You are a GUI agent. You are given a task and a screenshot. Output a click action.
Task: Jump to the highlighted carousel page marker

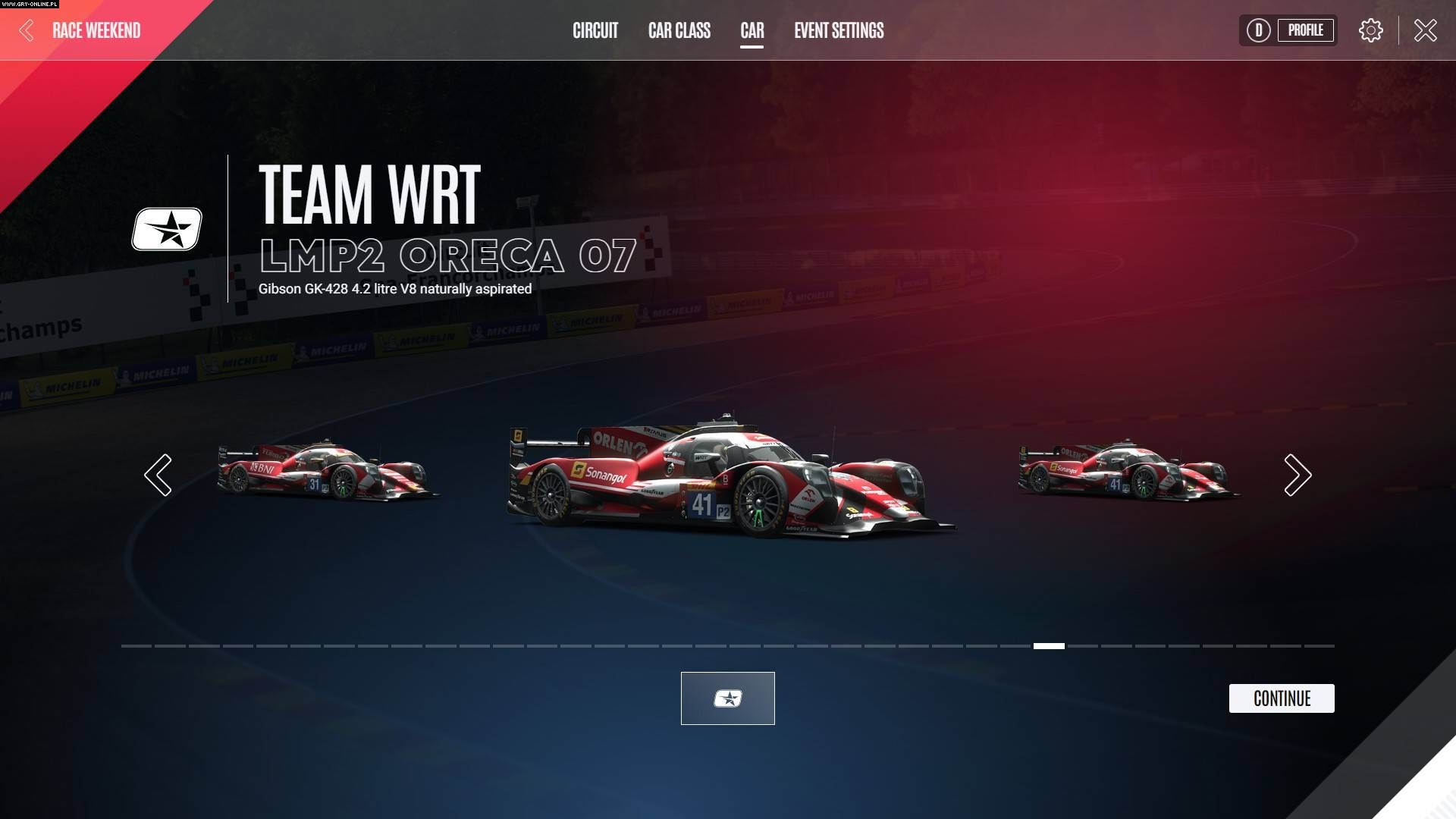click(1049, 646)
